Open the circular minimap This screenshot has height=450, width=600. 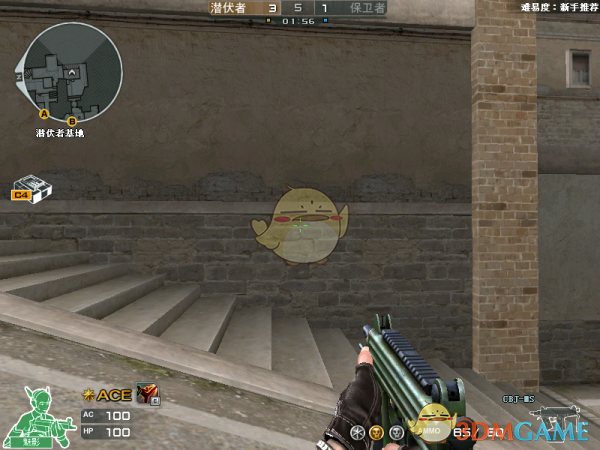[x=70, y=70]
